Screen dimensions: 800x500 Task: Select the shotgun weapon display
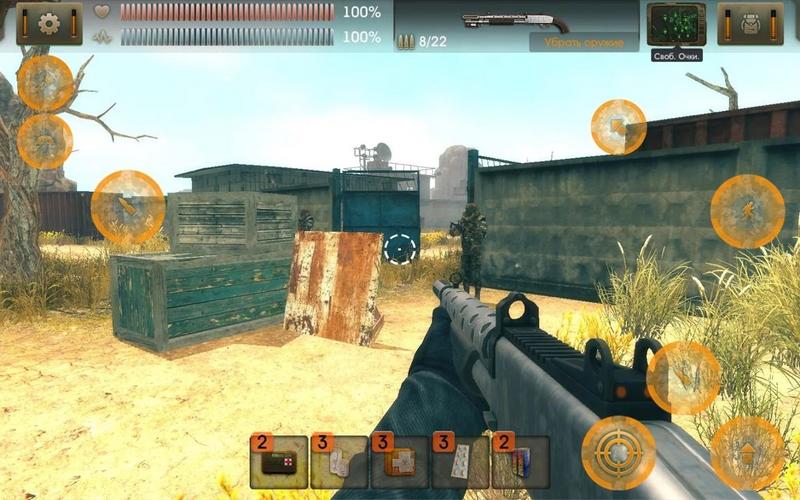(x=516, y=21)
